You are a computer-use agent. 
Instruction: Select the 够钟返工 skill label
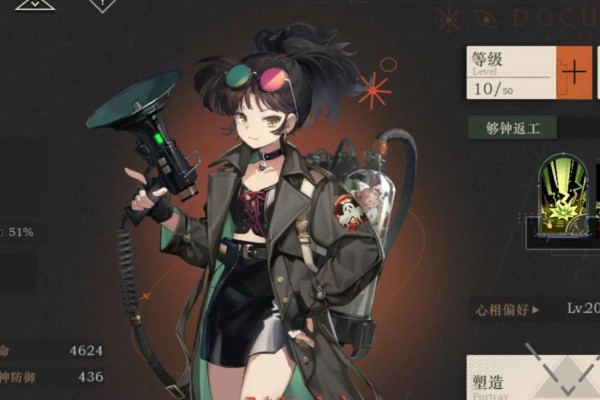click(513, 128)
